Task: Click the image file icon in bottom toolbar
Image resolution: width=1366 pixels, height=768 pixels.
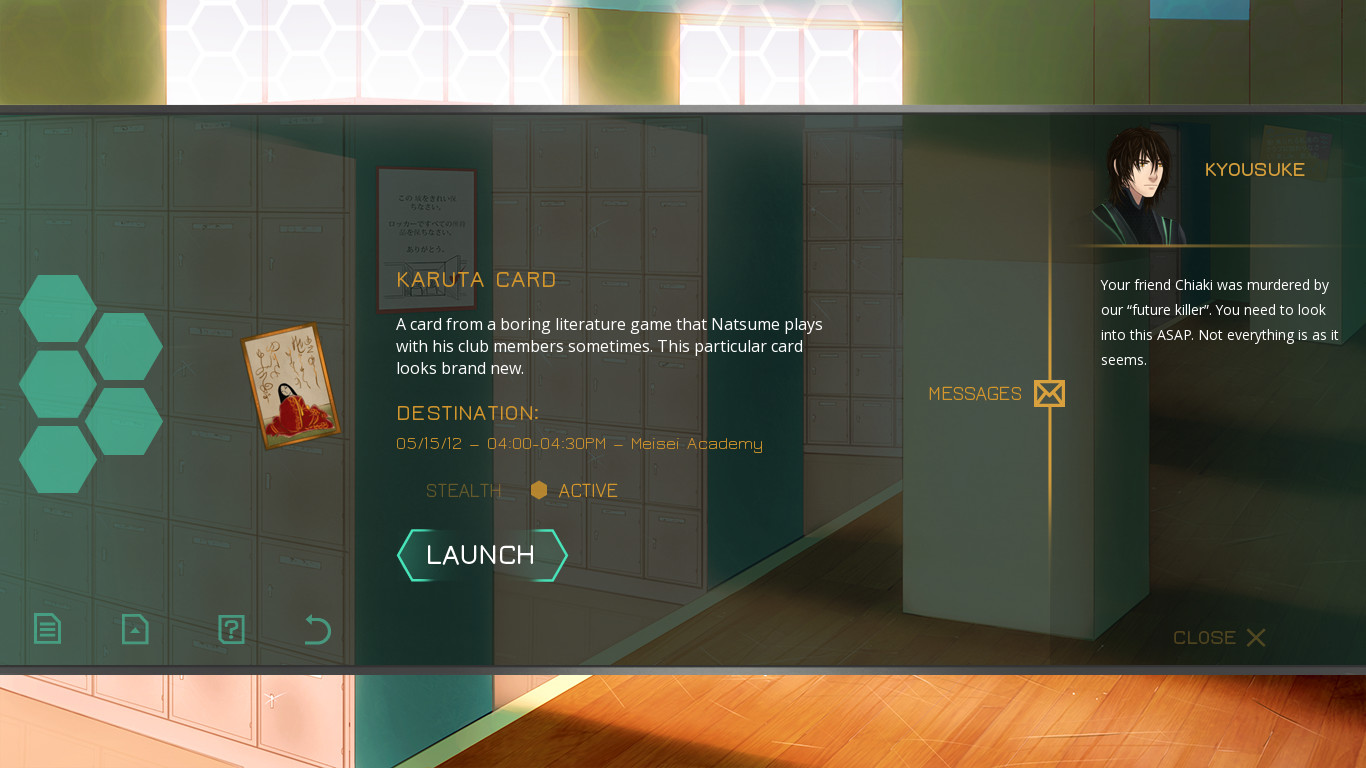Action: [x=134, y=629]
